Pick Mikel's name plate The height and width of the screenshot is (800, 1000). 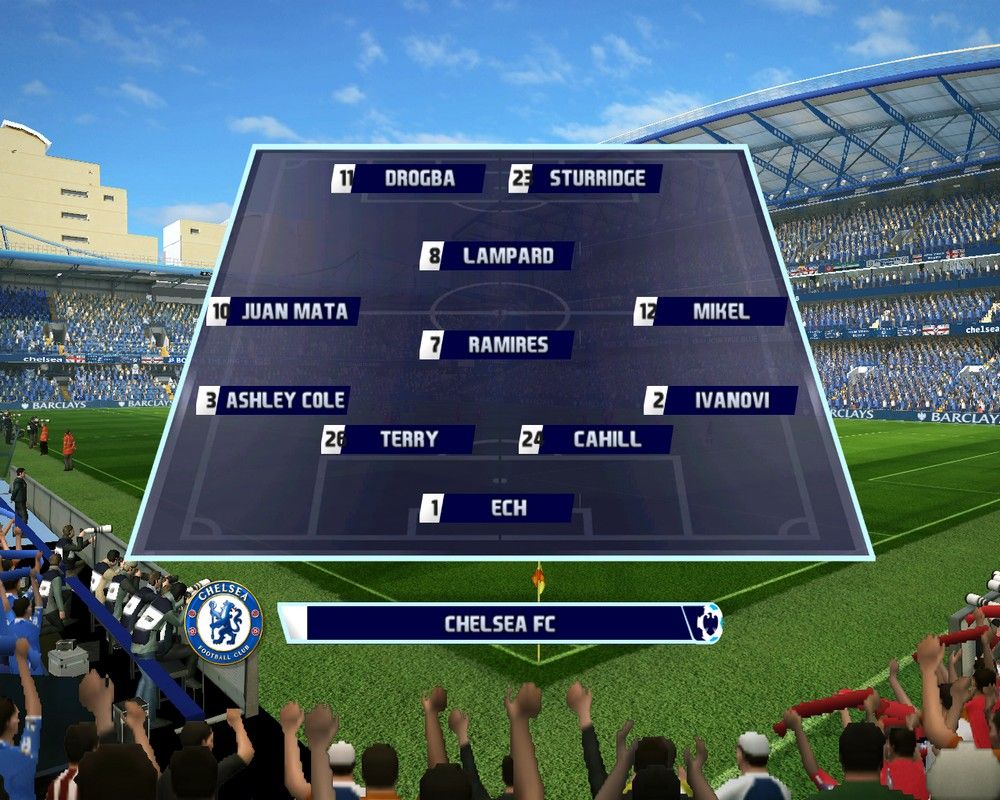click(711, 311)
